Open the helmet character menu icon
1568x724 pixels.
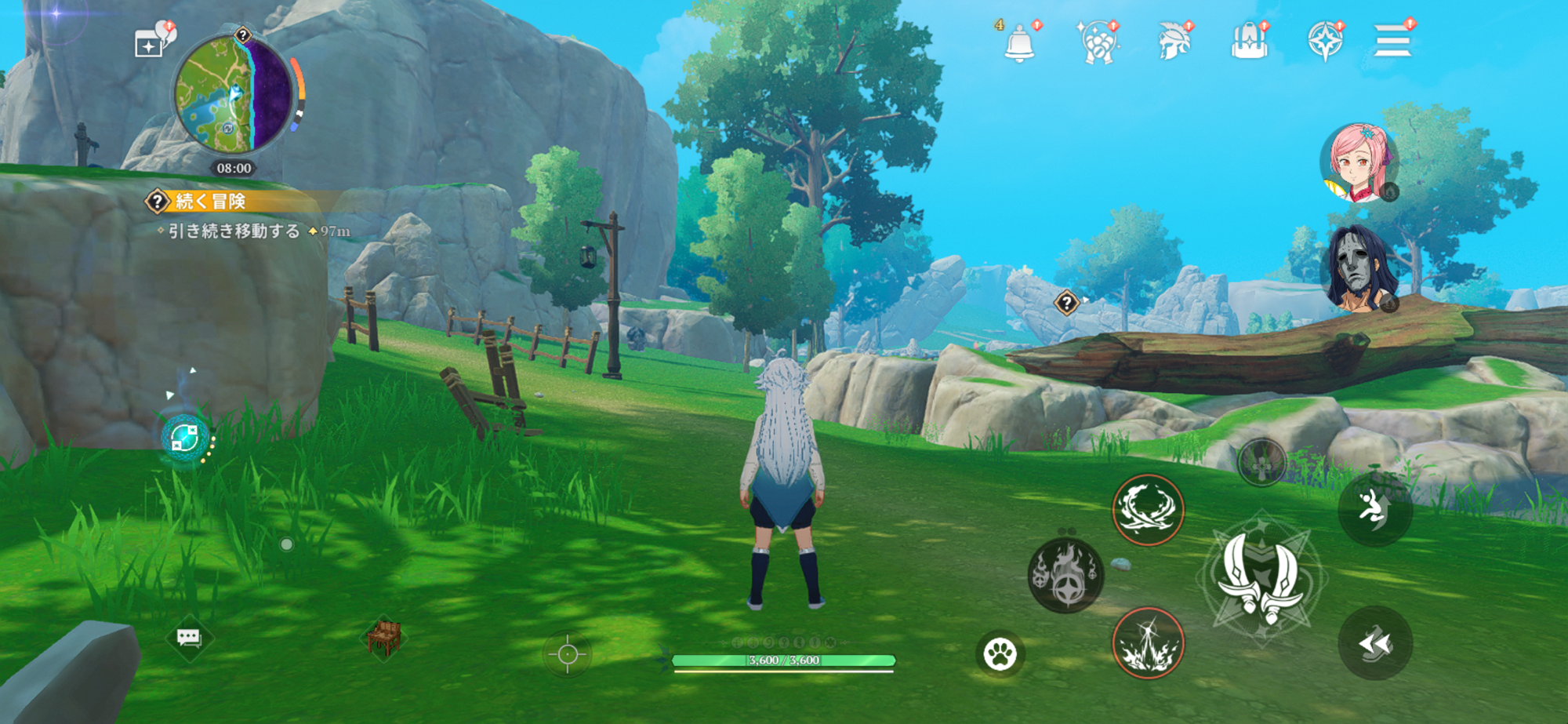point(1174,41)
